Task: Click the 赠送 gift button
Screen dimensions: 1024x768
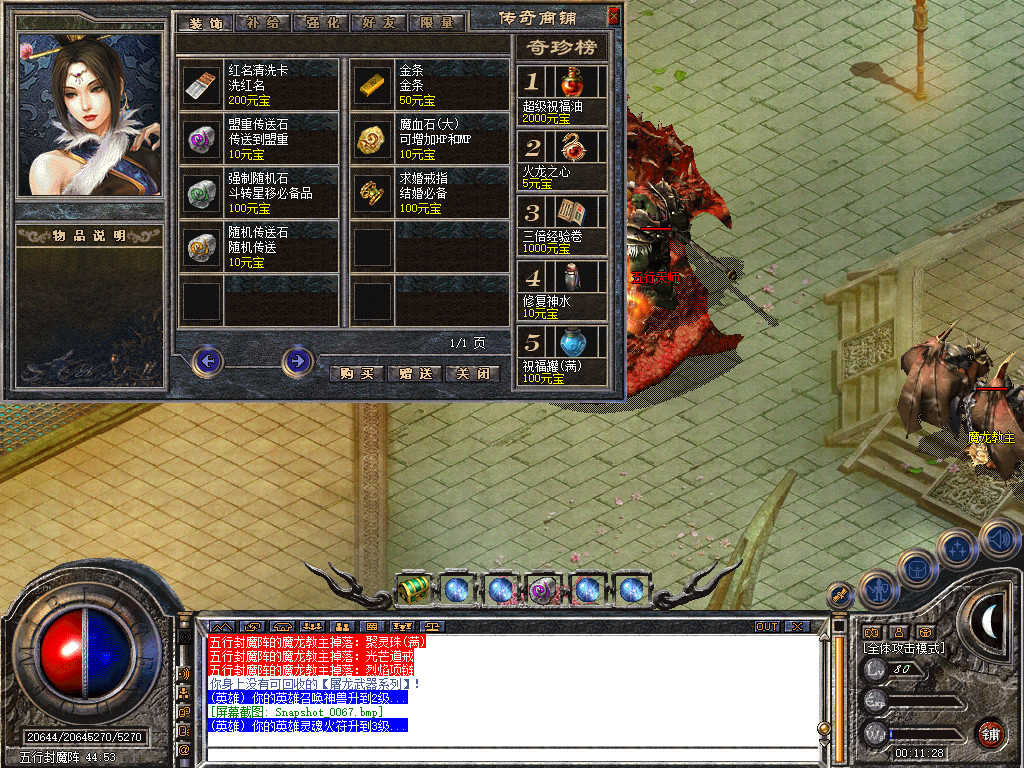Action: tap(414, 373)
